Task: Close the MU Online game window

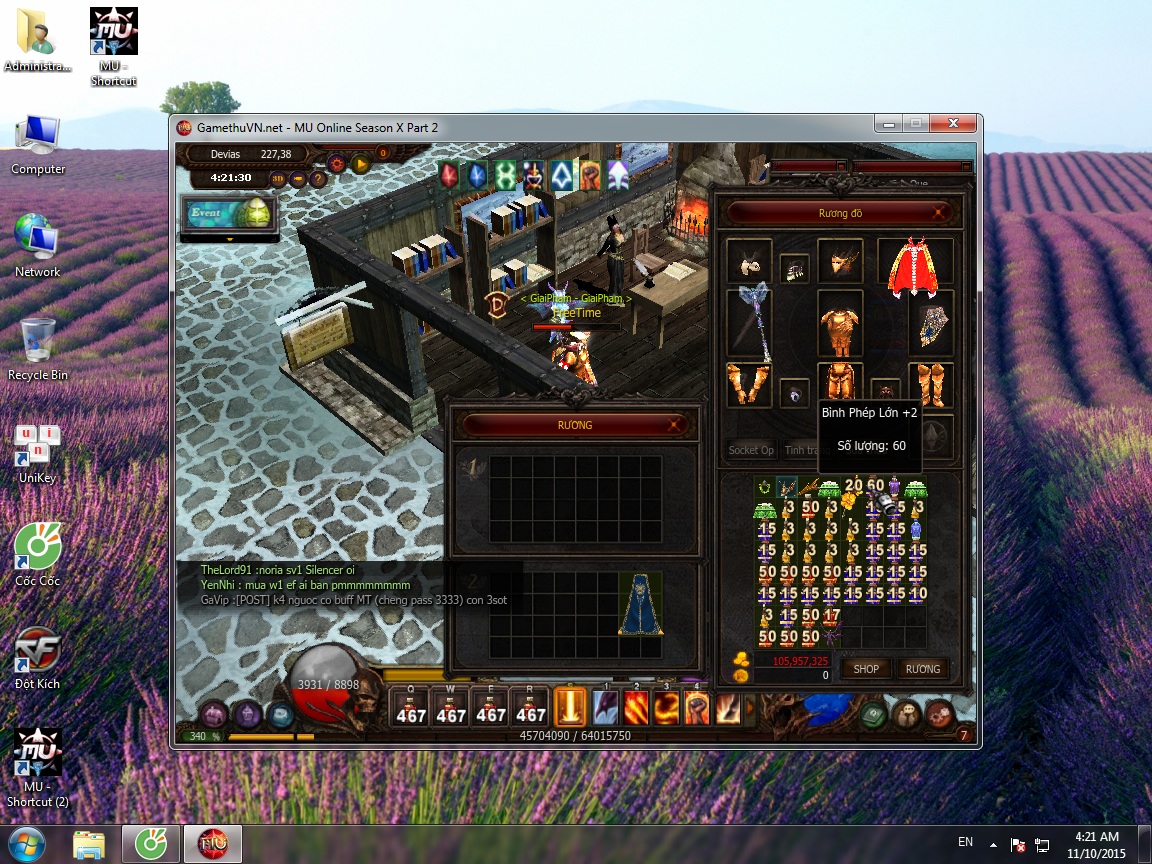Action: click(x=953, y=124)
